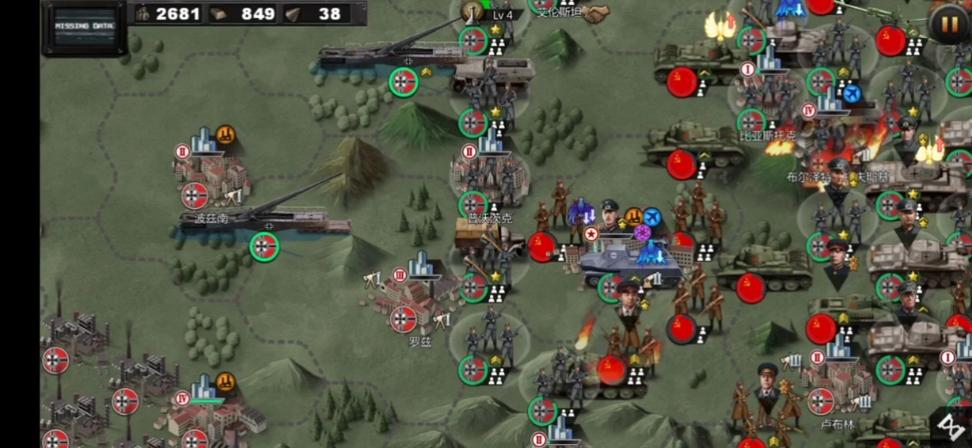This screenshot has height=448, width=972.
Task: Open the MISSING DATA intel panel
Action: coord(83,28)
